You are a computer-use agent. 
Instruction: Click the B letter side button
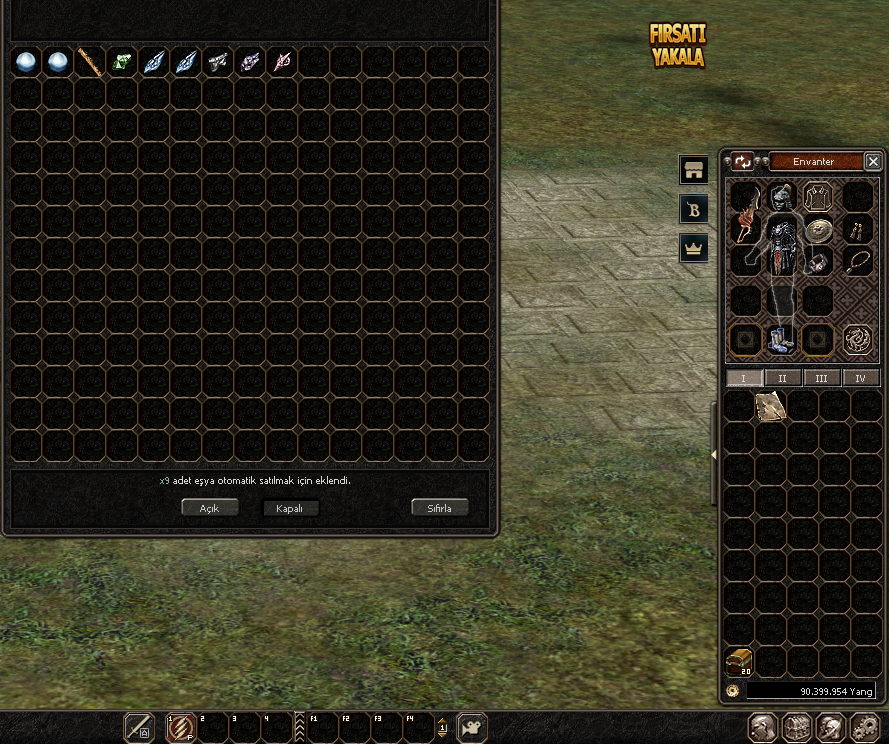click(x=694, y=208)
